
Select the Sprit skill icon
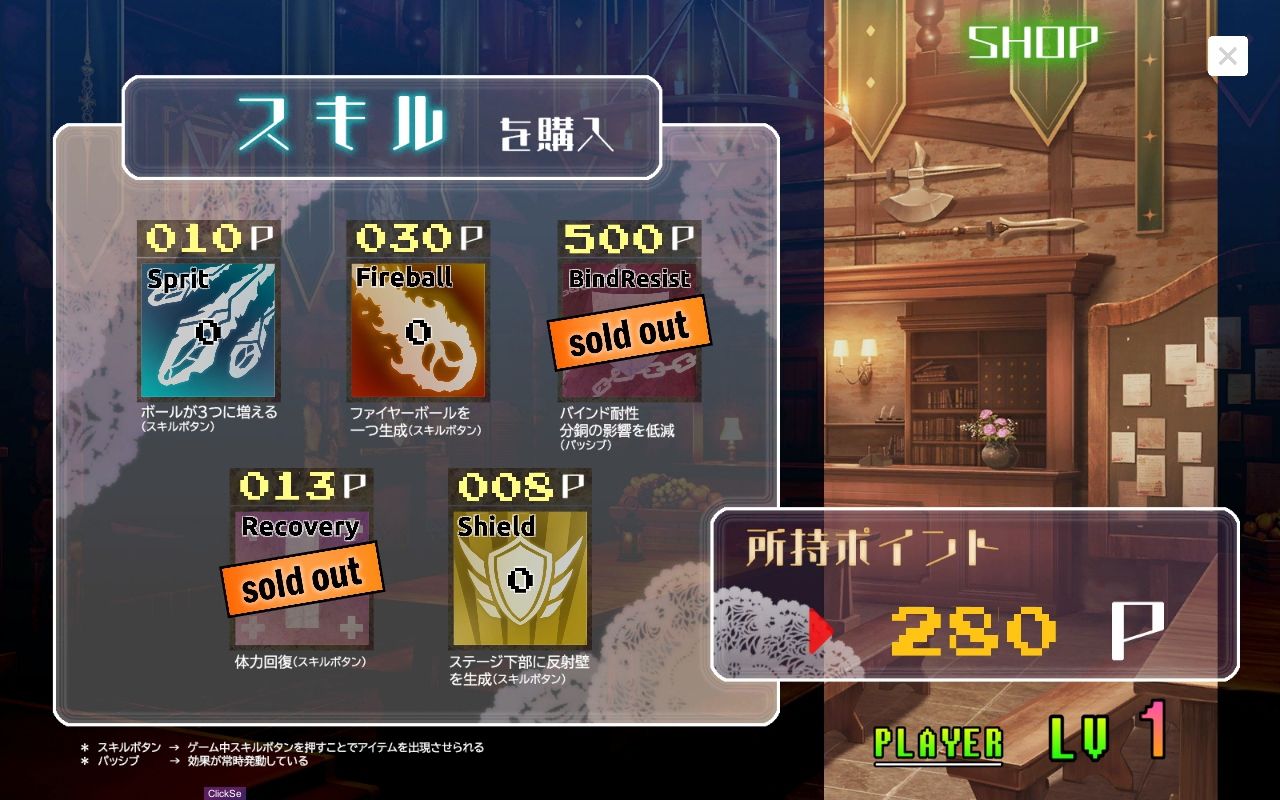(x=210, y=330)
